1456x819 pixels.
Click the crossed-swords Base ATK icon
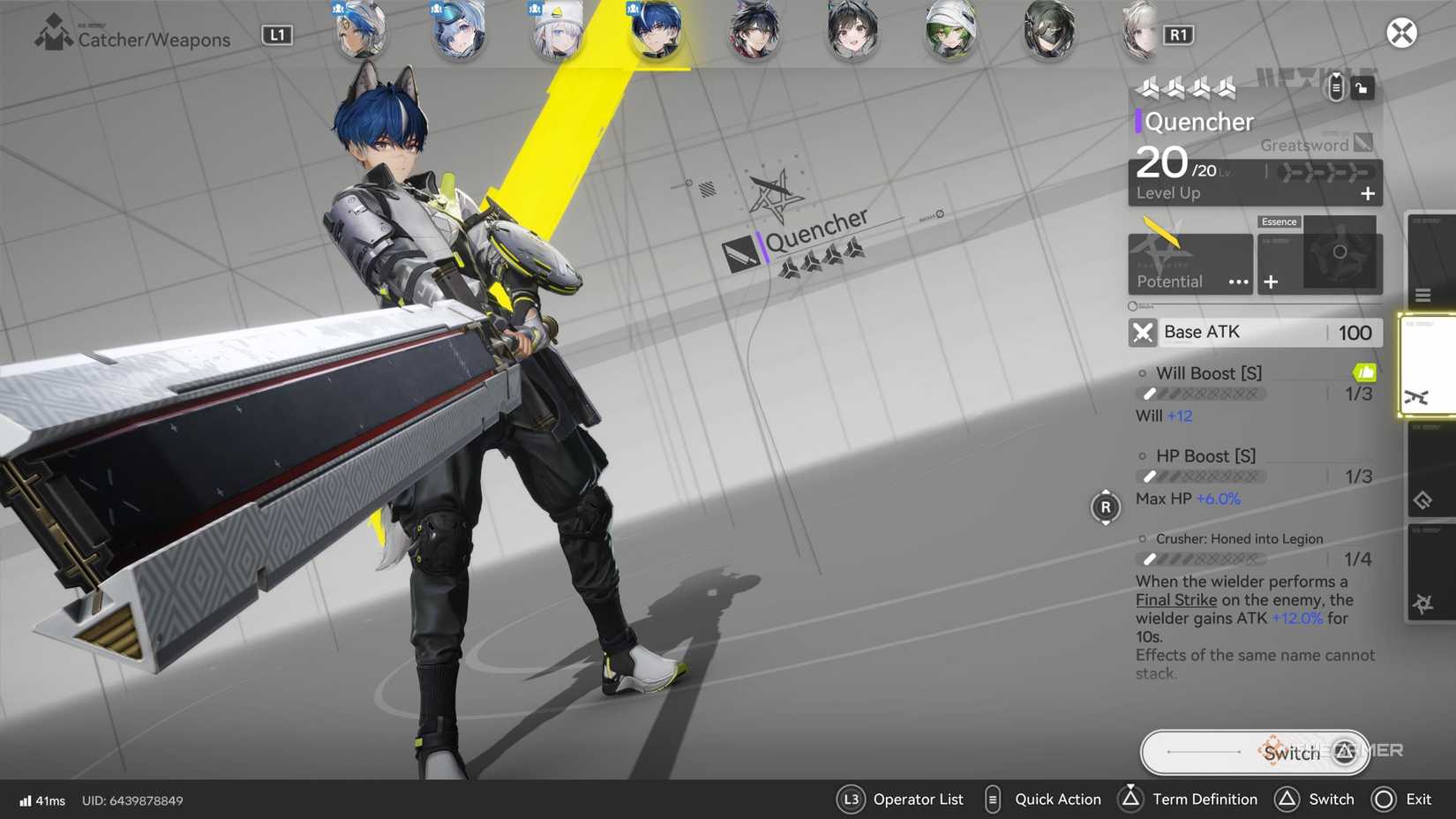pos(1143,333)
